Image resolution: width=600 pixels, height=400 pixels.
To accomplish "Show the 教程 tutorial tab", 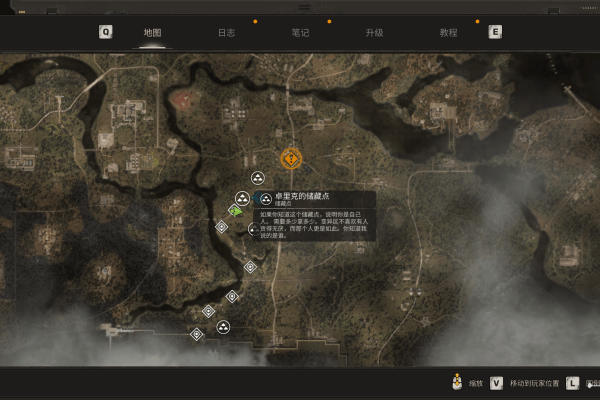I will coord(448,32).
